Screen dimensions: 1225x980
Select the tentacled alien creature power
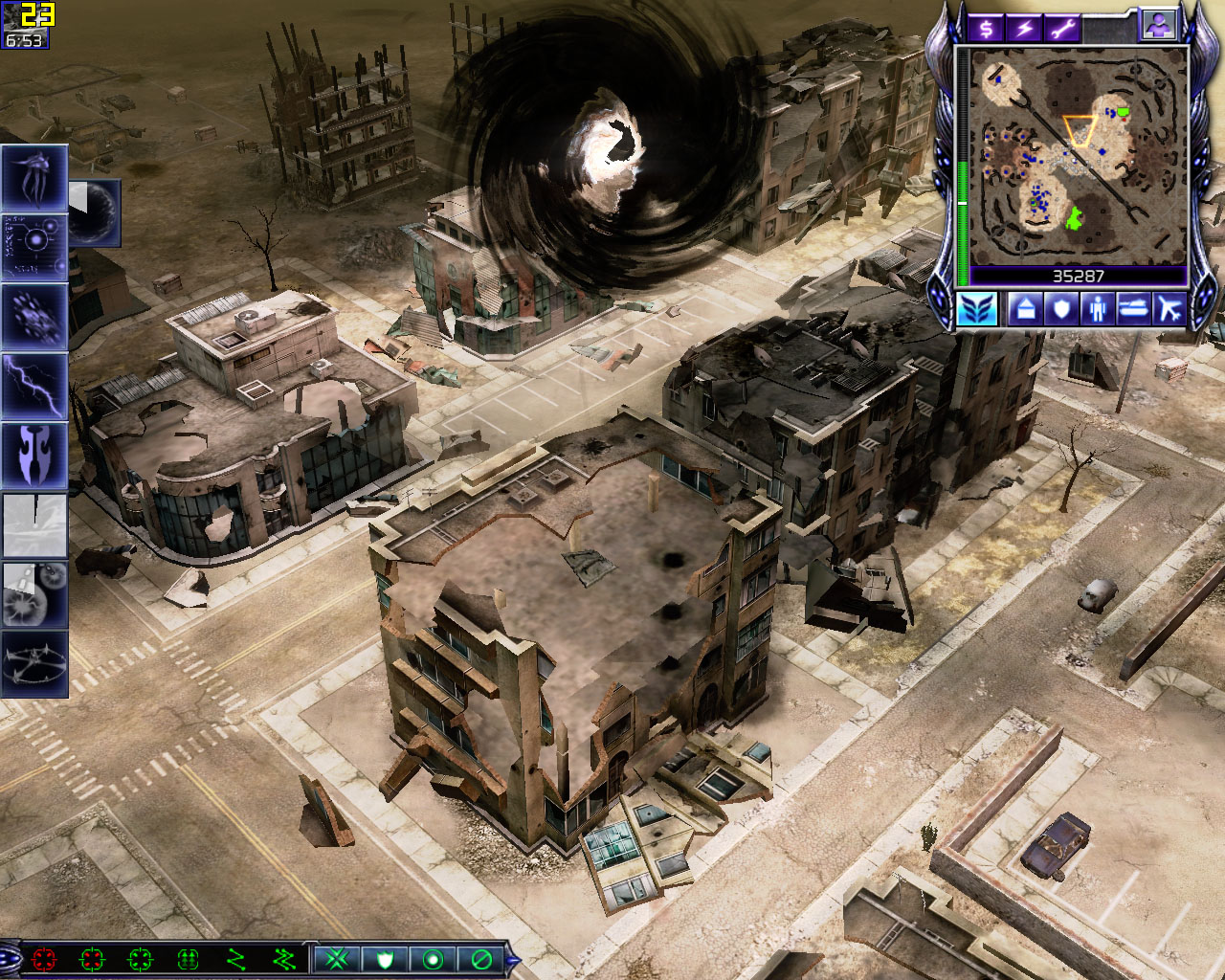34,178
